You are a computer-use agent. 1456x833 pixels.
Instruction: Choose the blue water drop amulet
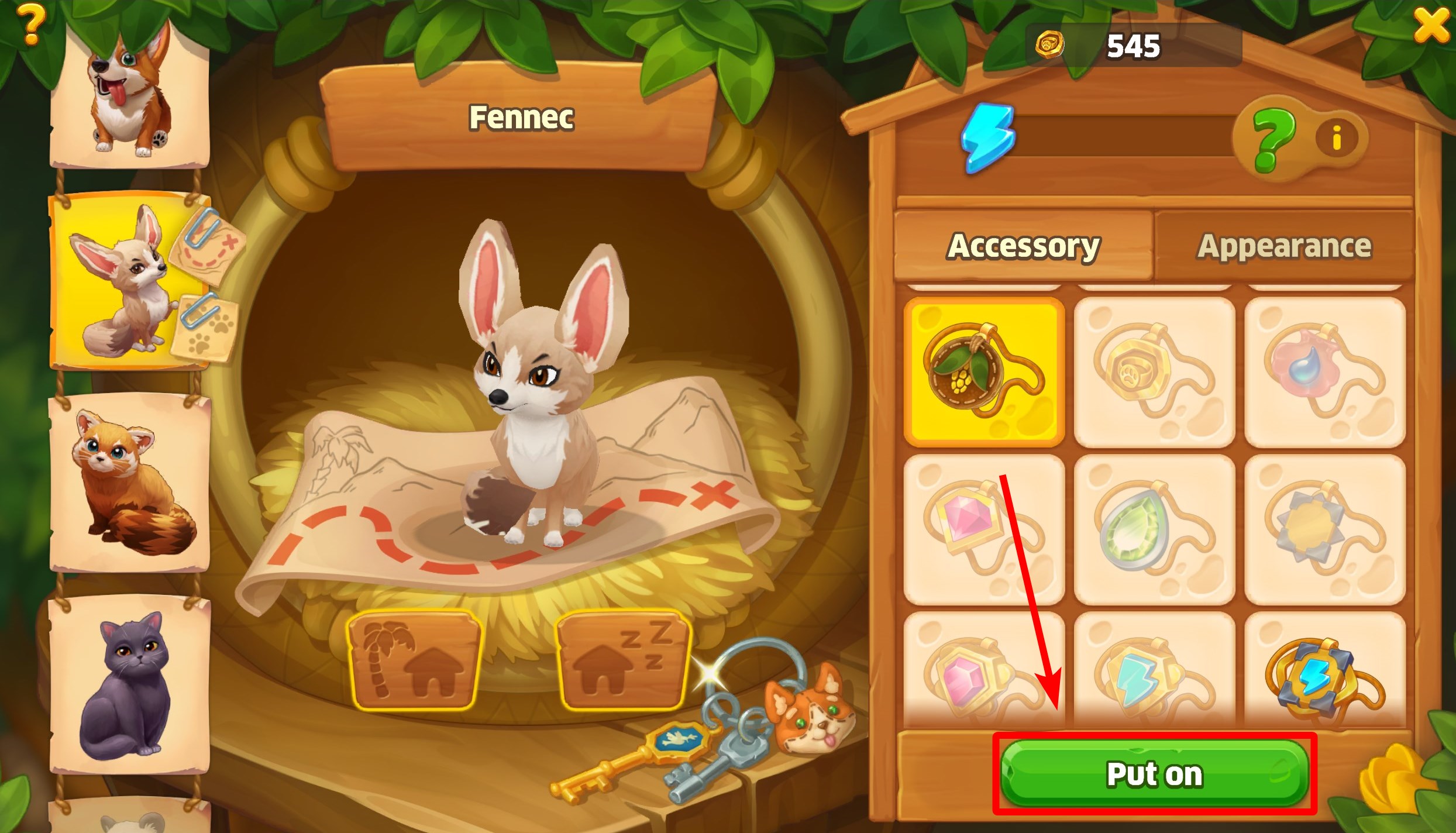(x=1324, y=372)
